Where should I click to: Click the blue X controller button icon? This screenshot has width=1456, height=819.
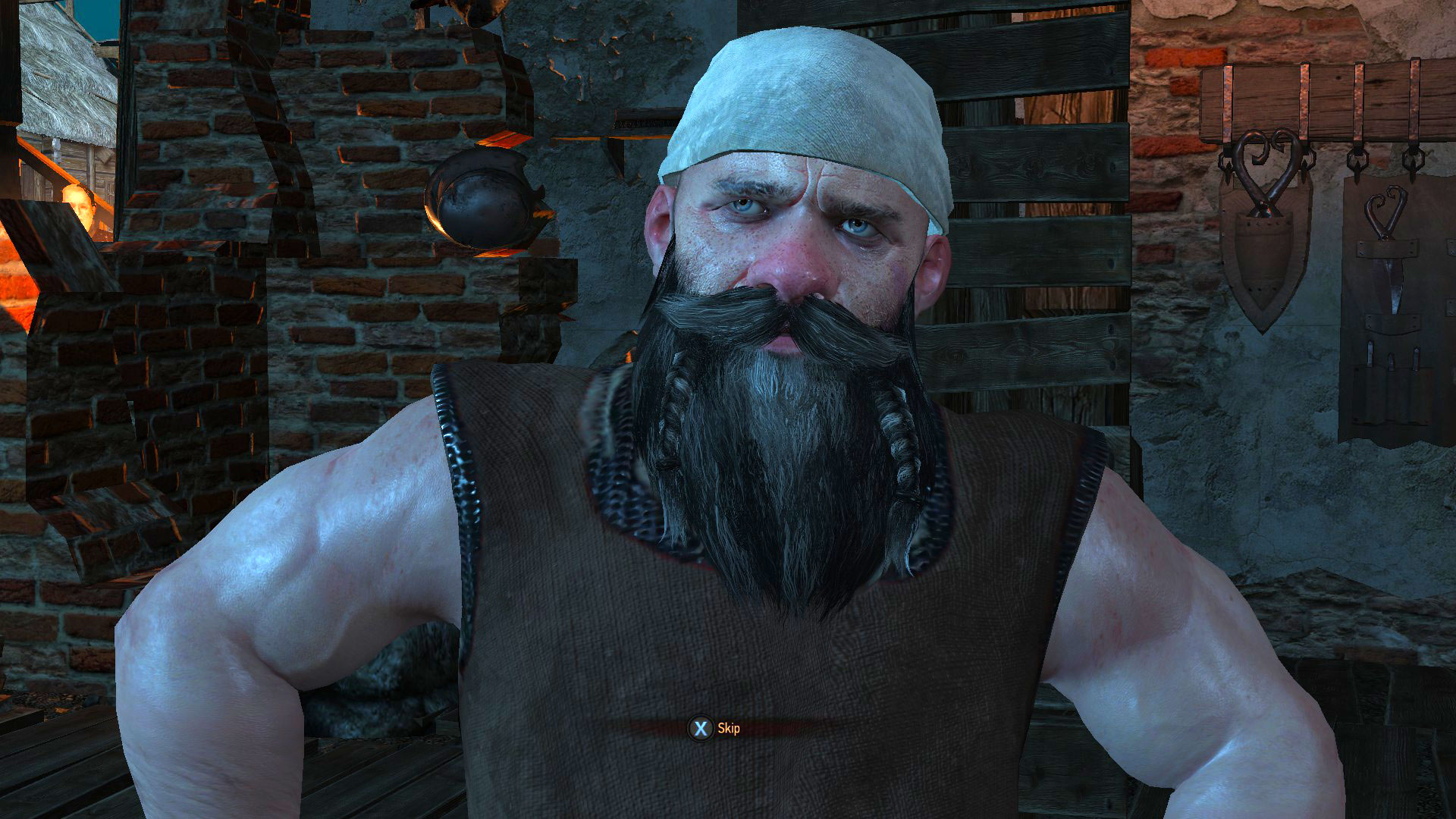pos(701,727)
